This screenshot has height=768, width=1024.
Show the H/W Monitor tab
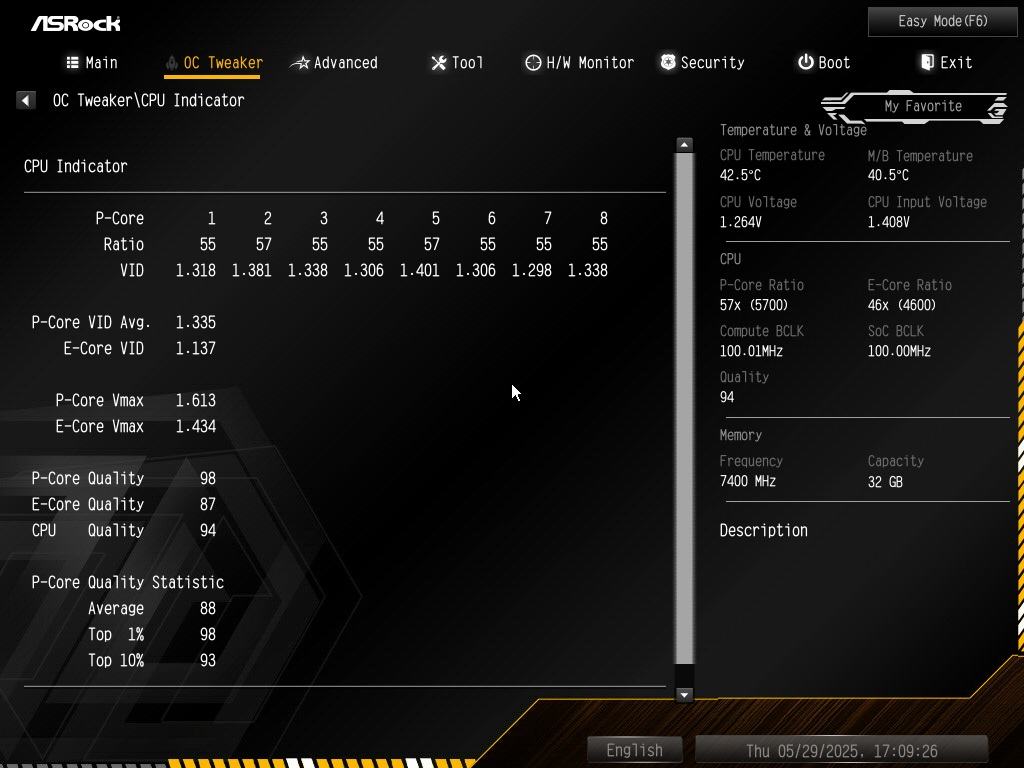[x=579, y=62]
